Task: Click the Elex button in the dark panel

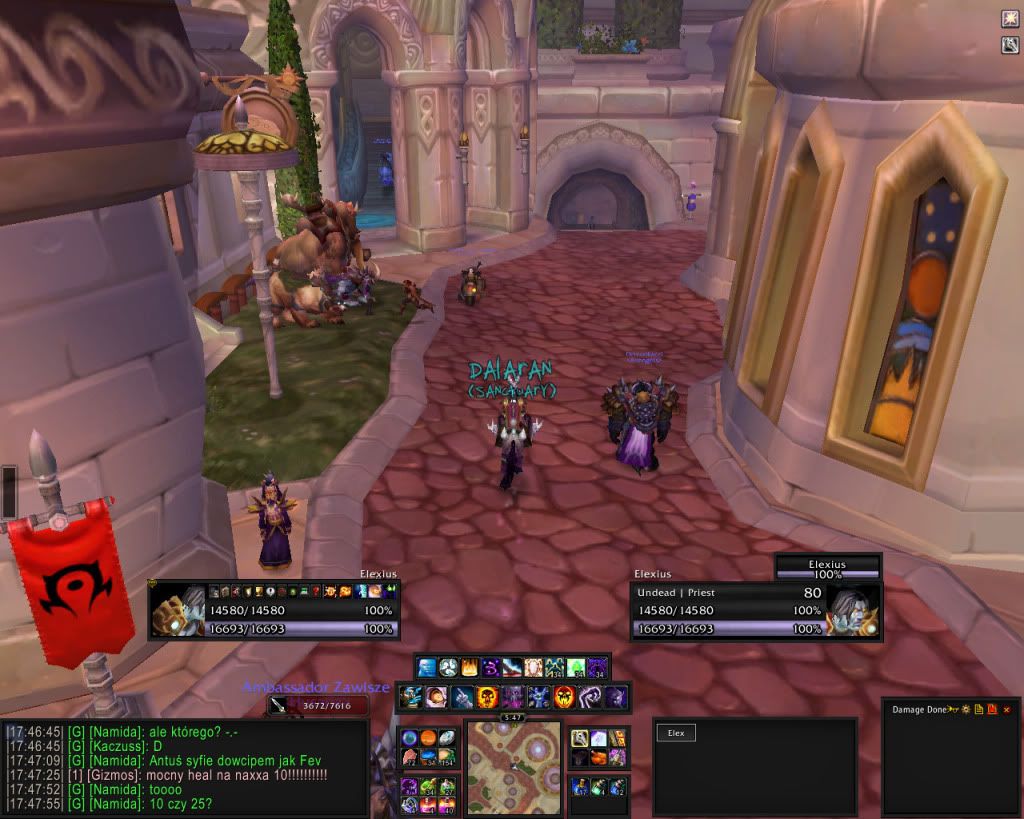Action: 676,733
